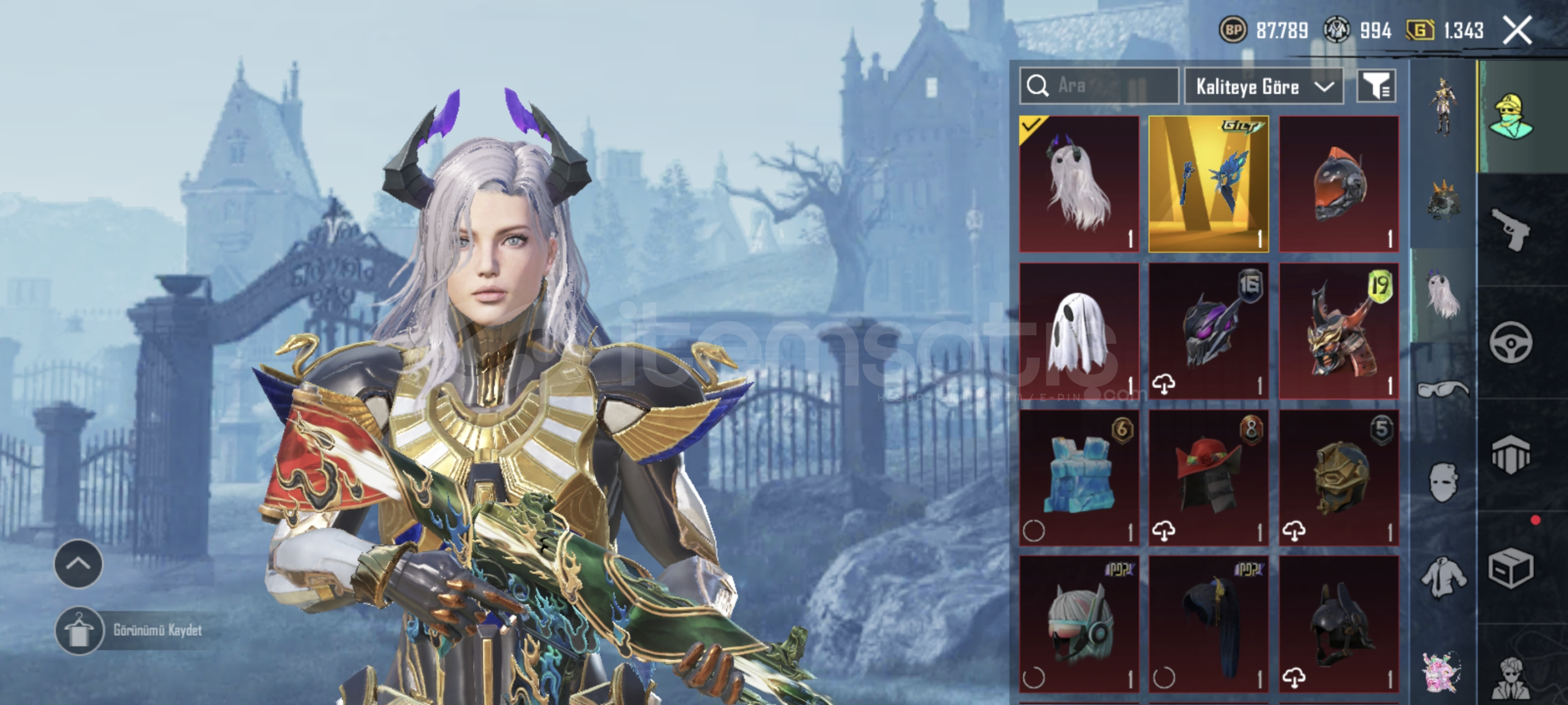This screenshot has width=1568, height=705.
Task: Select the red flower hat item
Action: (x=1208, y=477)
